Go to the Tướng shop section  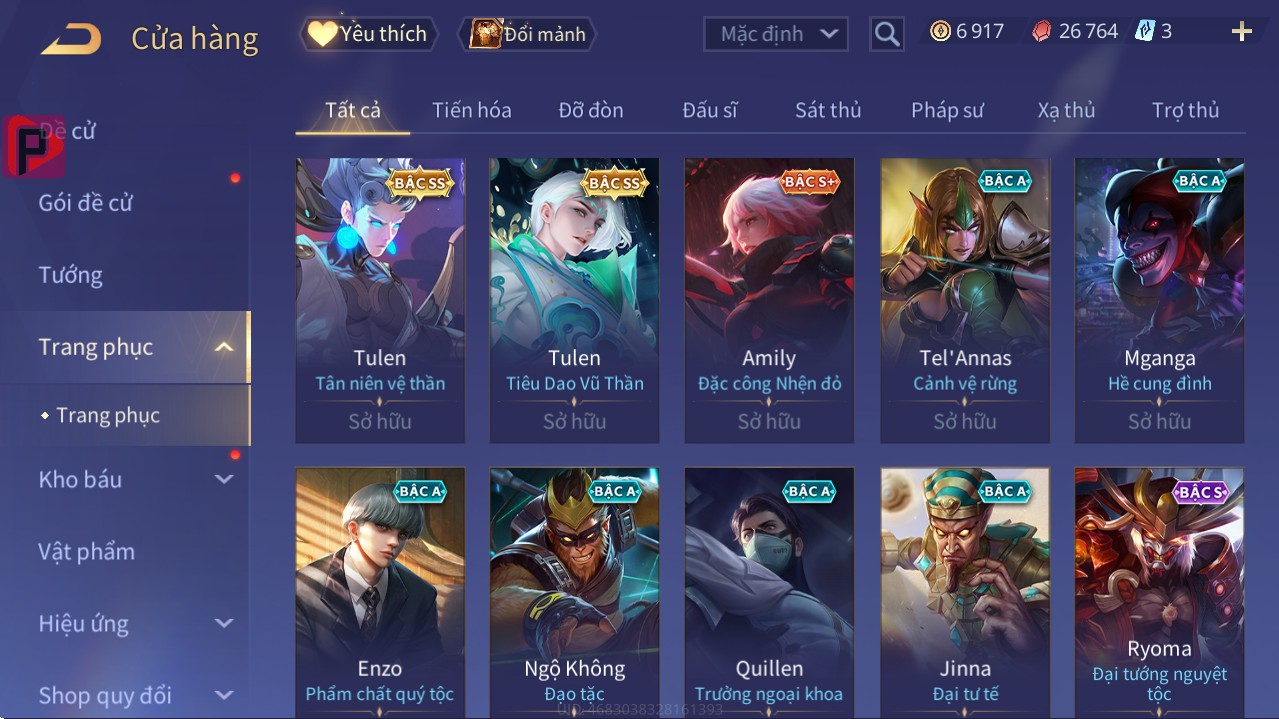71,275
